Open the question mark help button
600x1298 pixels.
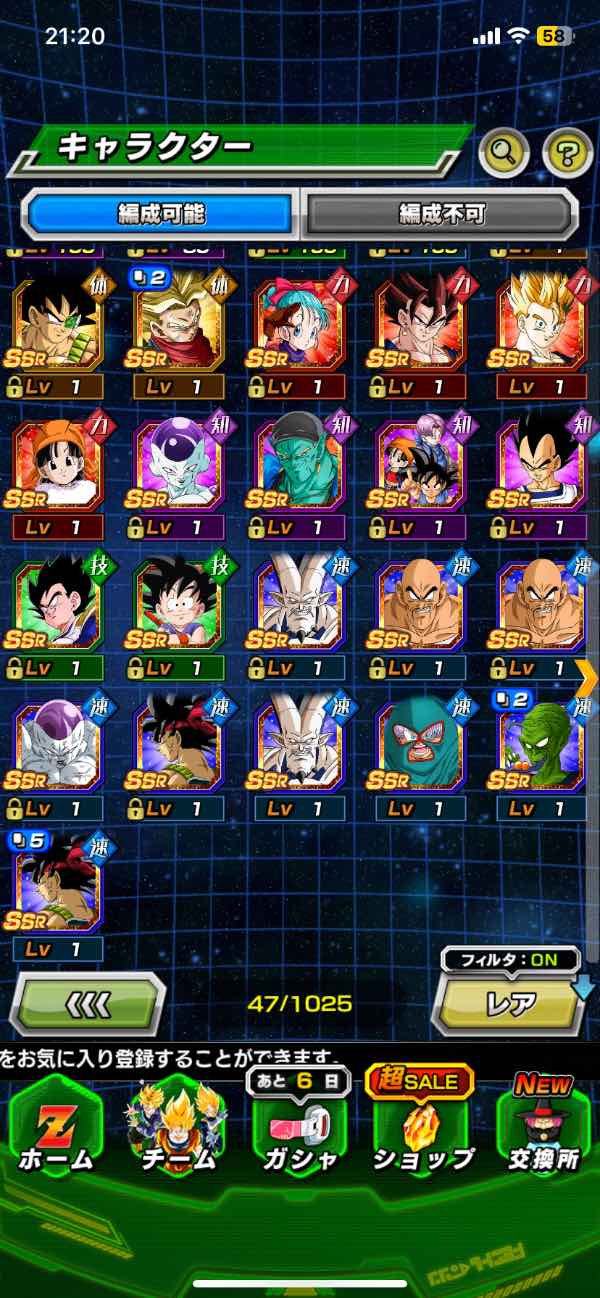coord(567,152)
